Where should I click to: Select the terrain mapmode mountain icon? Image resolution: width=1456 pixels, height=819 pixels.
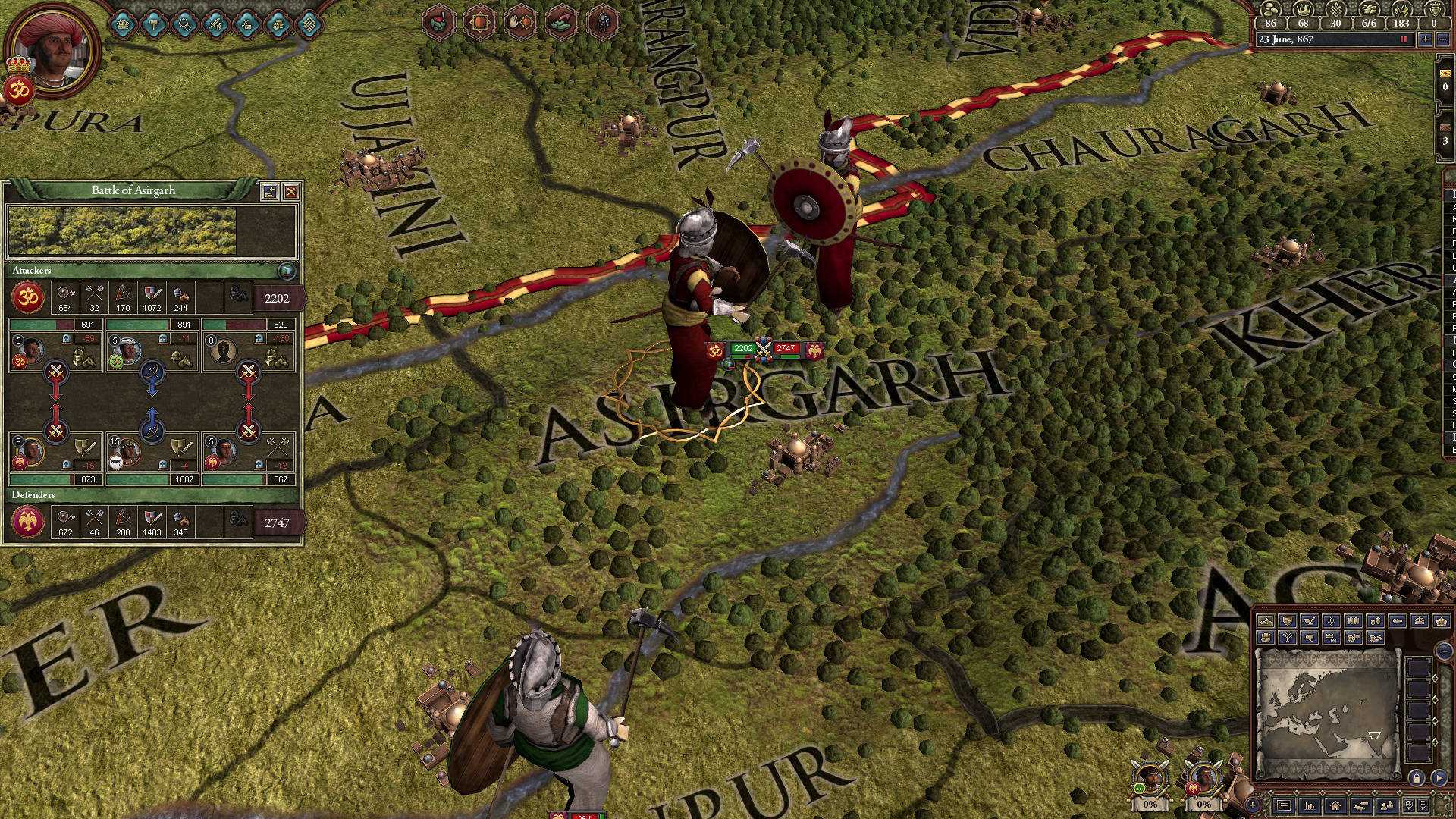pos(1265,620)
